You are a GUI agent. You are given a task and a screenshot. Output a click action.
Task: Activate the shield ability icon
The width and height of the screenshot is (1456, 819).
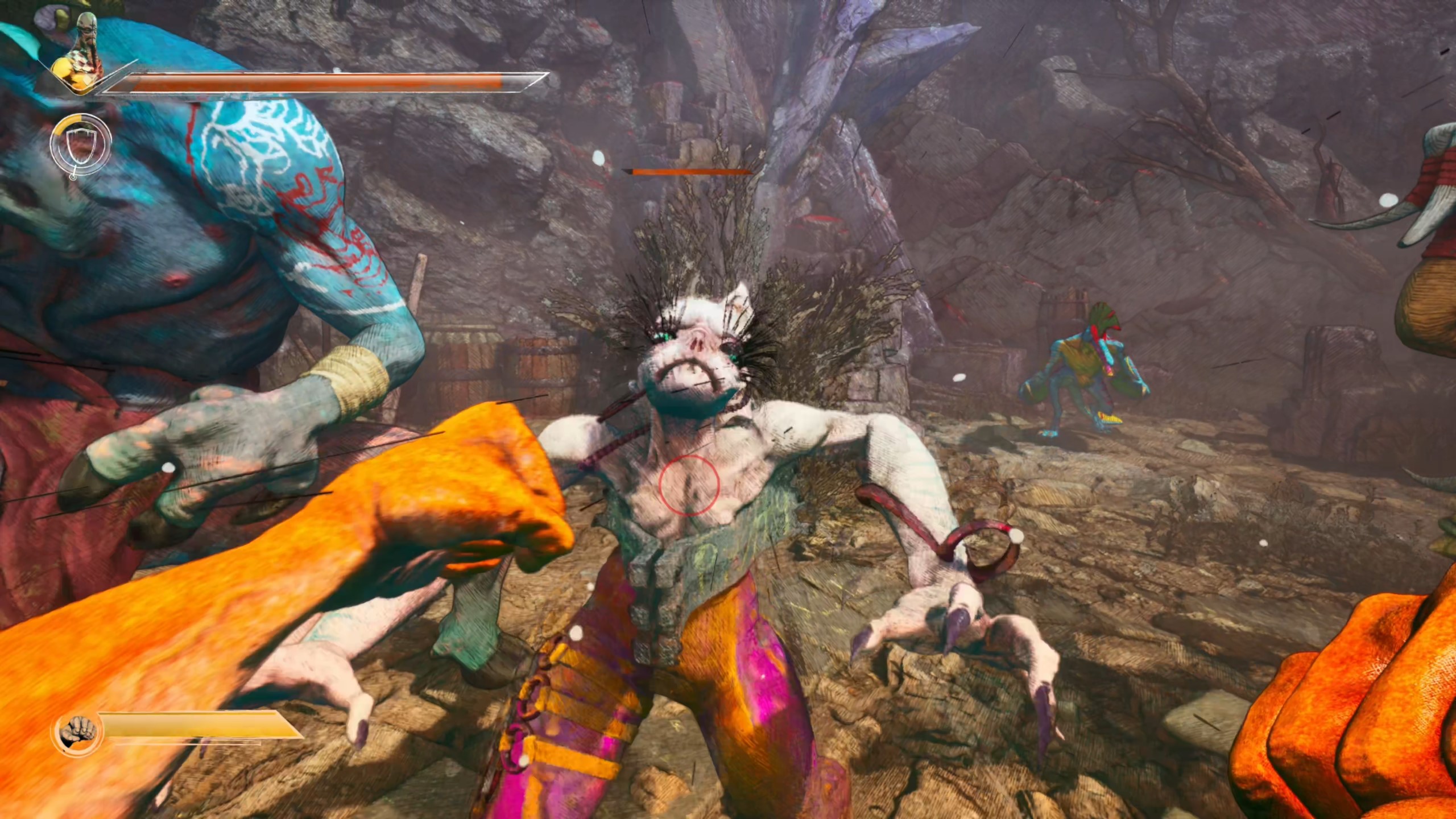coord(80,147)
